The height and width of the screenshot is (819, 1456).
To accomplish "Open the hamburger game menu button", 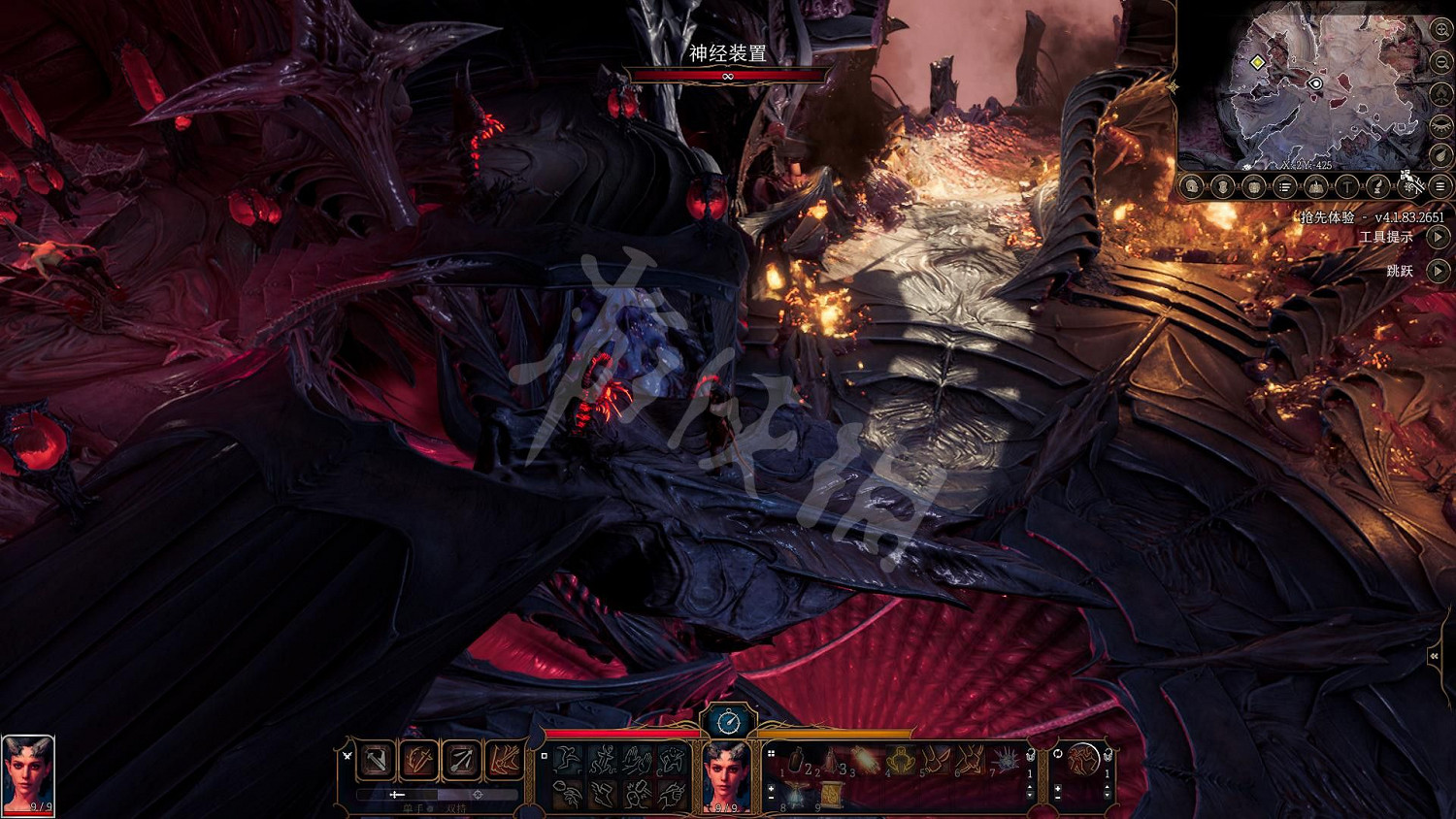I will pos(1440,186).
